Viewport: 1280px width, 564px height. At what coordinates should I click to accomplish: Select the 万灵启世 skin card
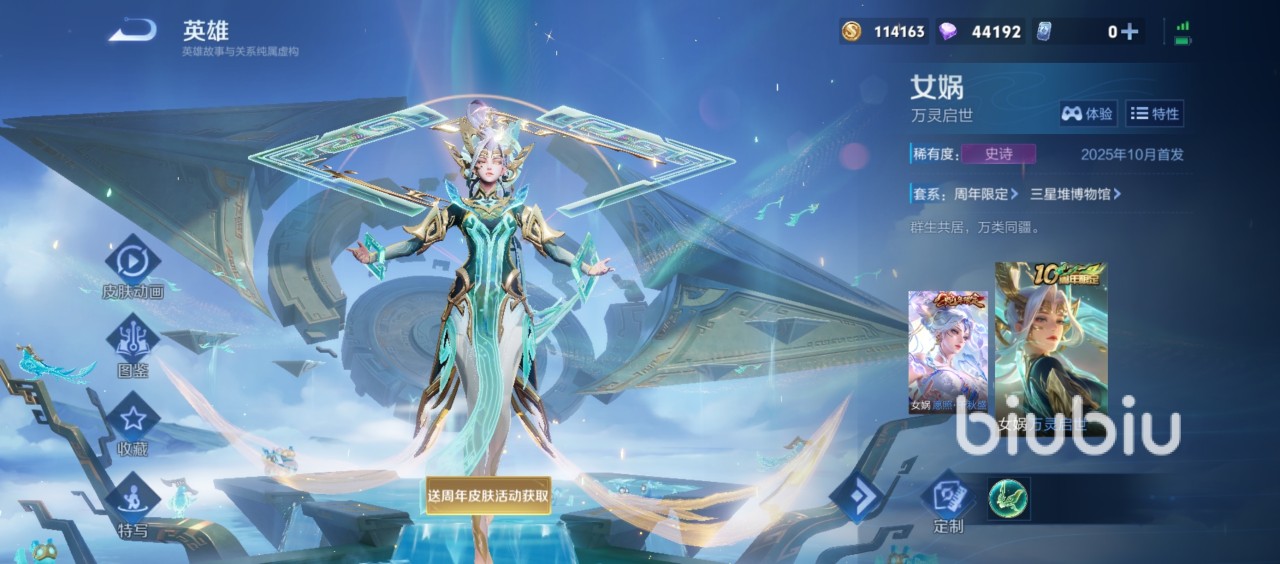[1051, 352]
